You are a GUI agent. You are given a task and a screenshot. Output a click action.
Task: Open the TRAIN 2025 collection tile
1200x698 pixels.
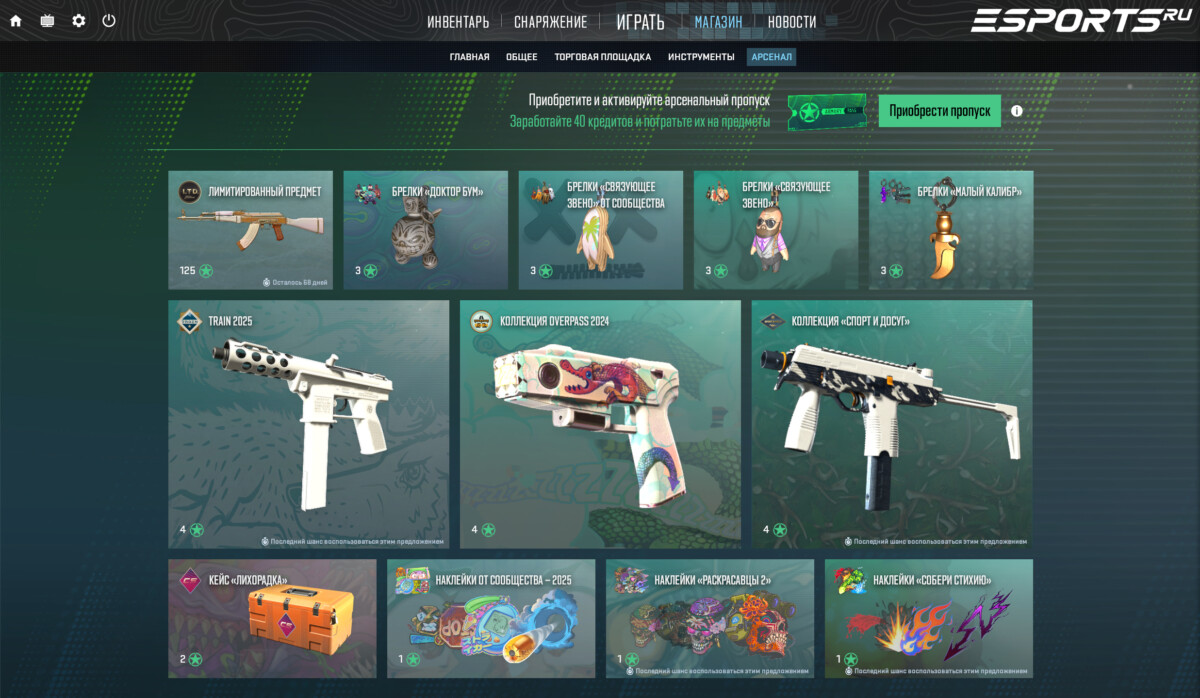point(309,423)
